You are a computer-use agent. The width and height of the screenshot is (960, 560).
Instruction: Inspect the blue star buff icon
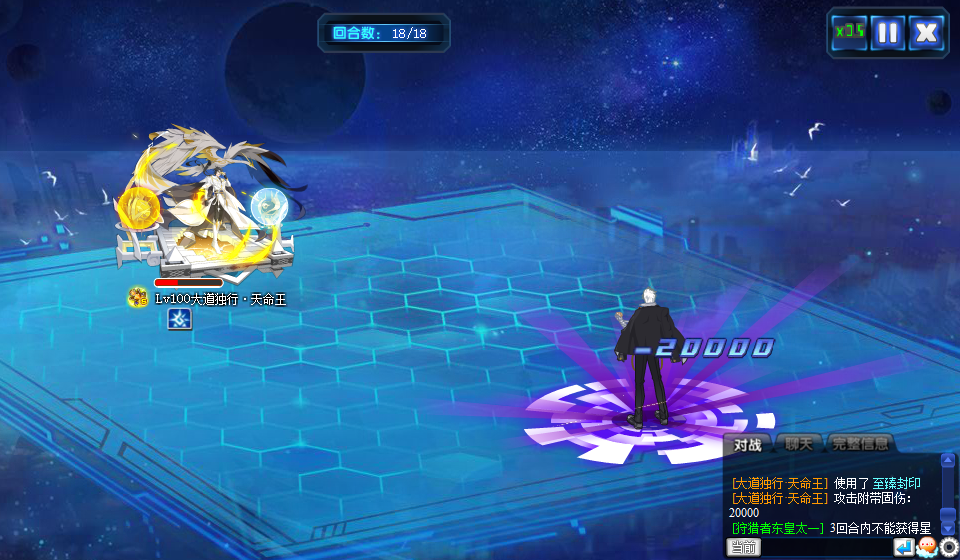(179, 319)
